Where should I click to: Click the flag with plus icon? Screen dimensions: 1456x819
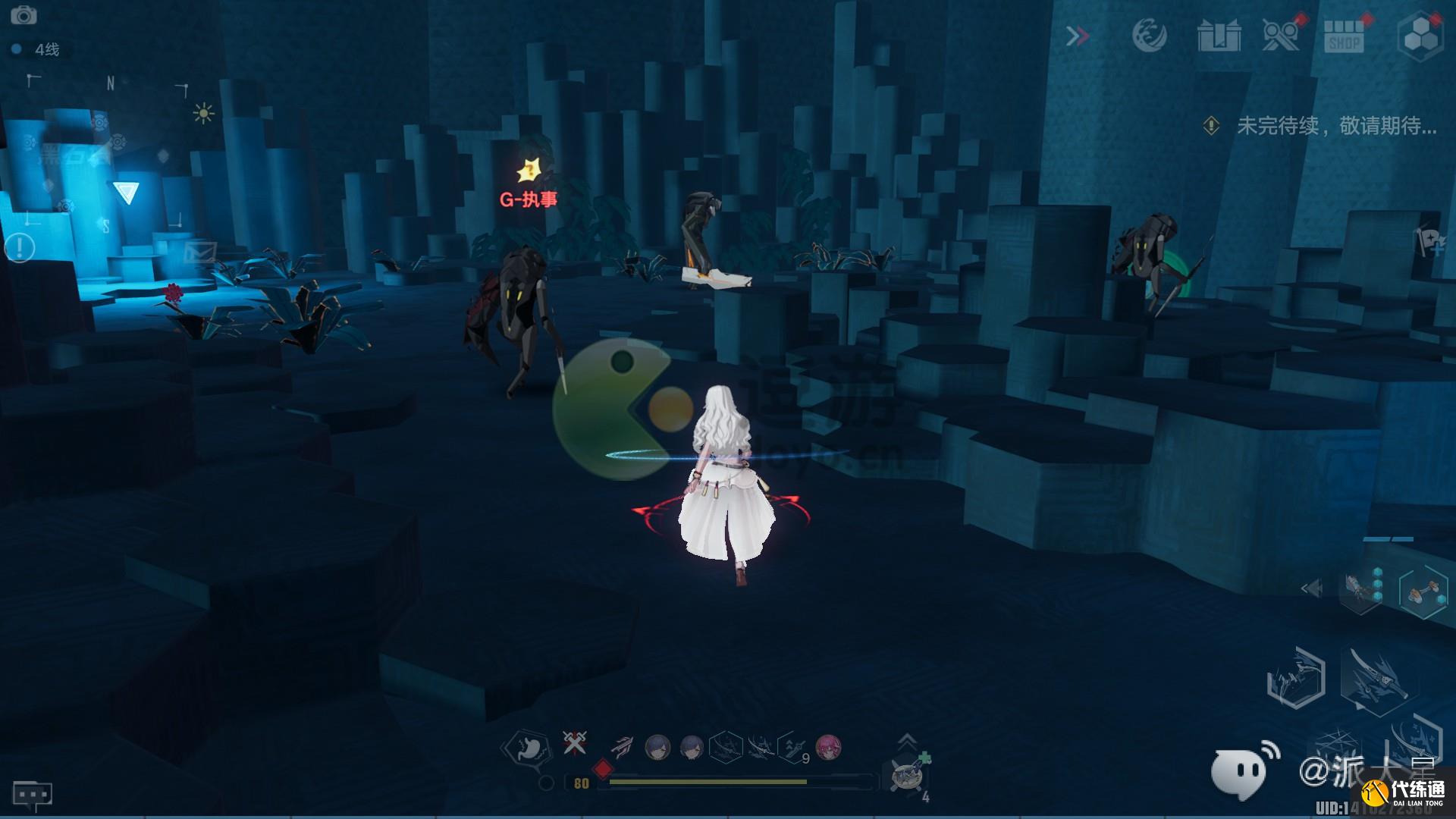[x=1429, y=242]
